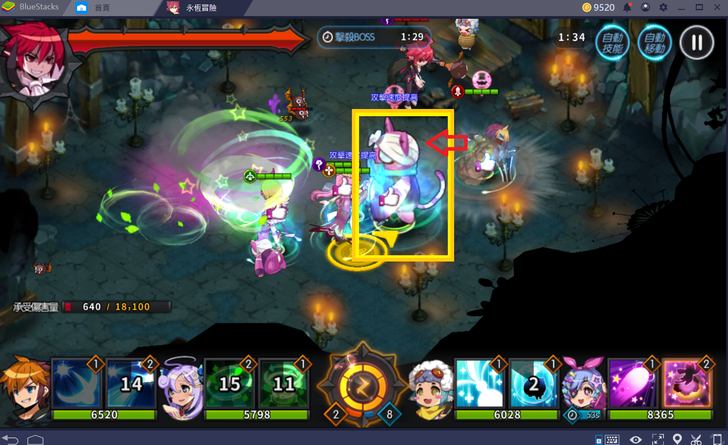
Task: Select the goggles girl hero portrait
Action: [x=431, y=383]
